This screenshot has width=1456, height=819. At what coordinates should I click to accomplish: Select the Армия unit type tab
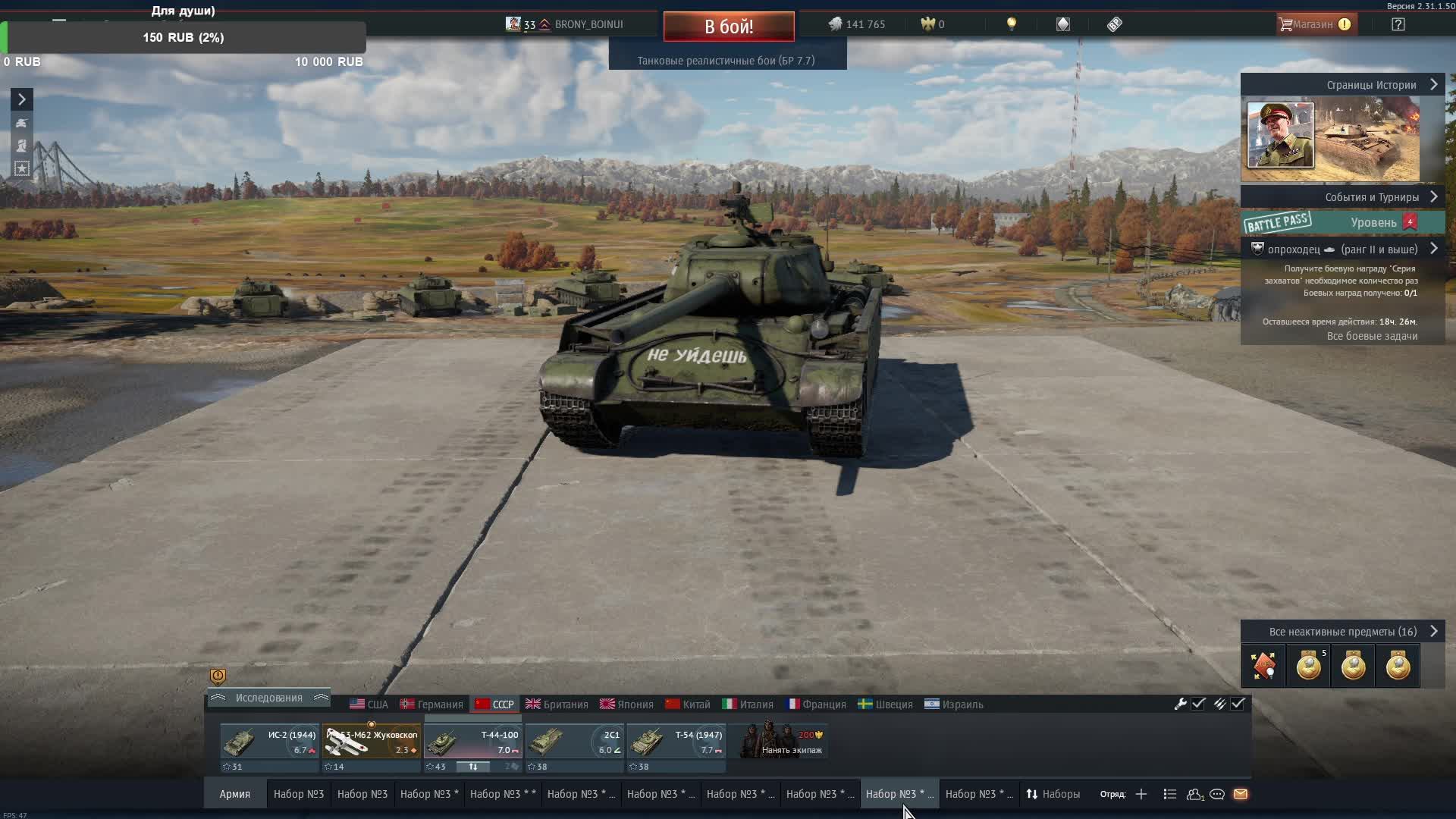234,794
